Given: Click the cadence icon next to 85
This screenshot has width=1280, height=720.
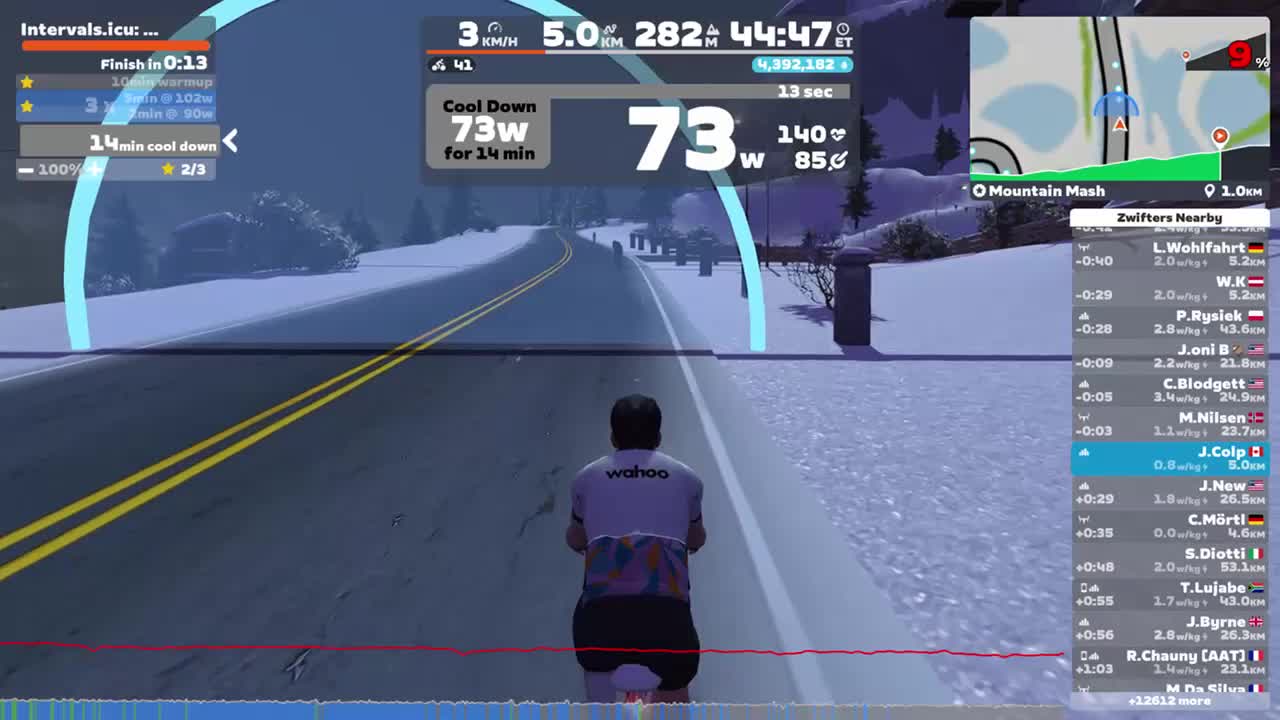Looking at the screenshot, I should [x=837, y=160].
